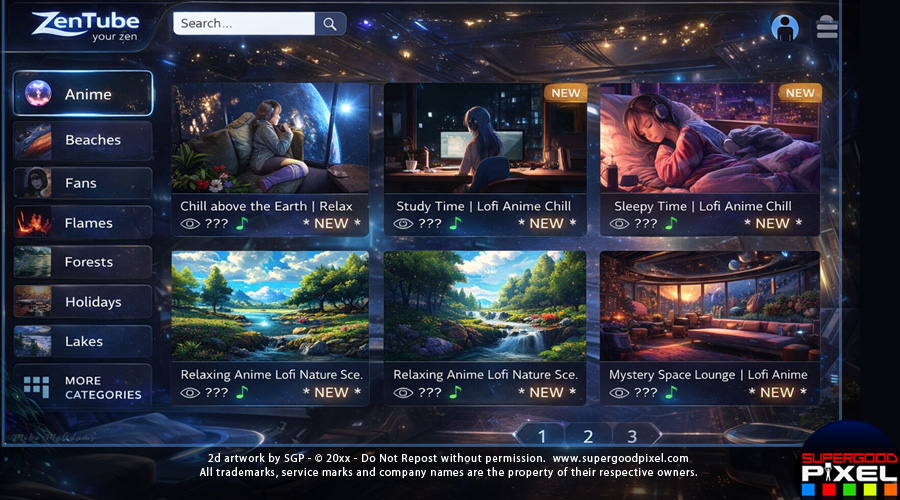Activate the magnifying glass search button
Image resolution: width=900 pixels, height=500 pixels.
pos(330,23)
